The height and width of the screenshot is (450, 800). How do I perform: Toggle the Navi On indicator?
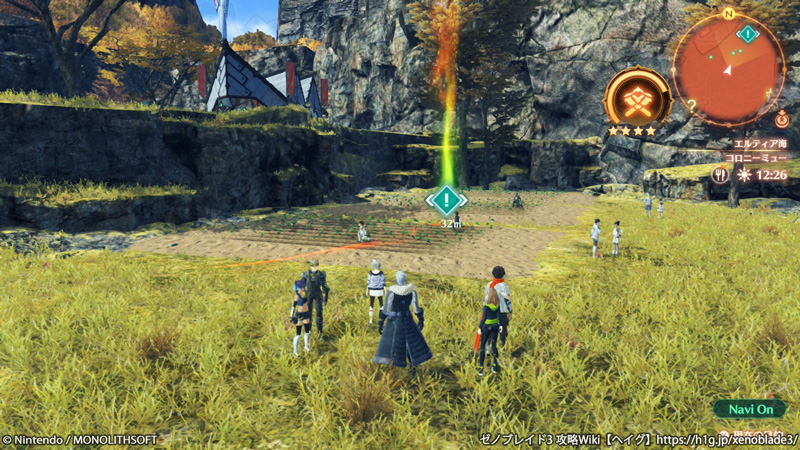(x=749, y=409)
